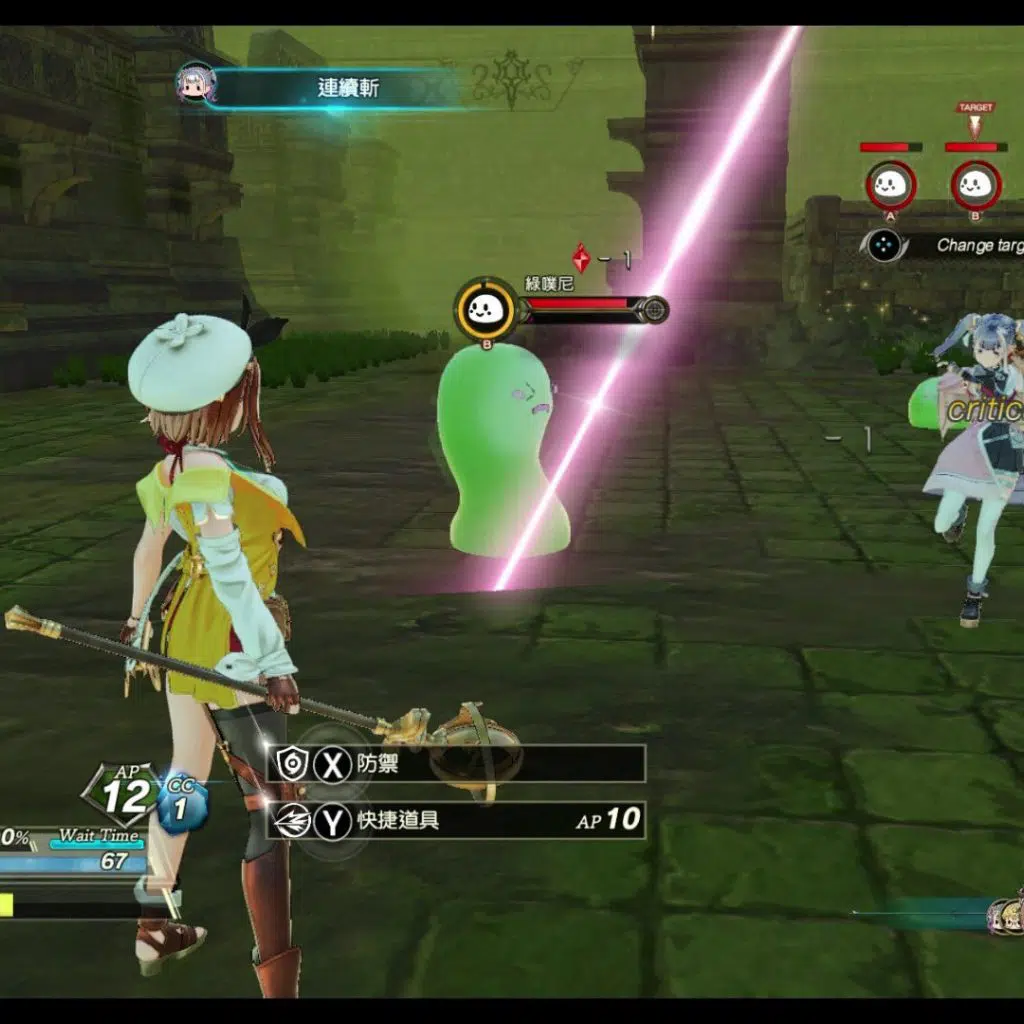Select enemy B target icon
Image resolution: width=1024 pixels, height=1024 pixels.
coord(975,185)
